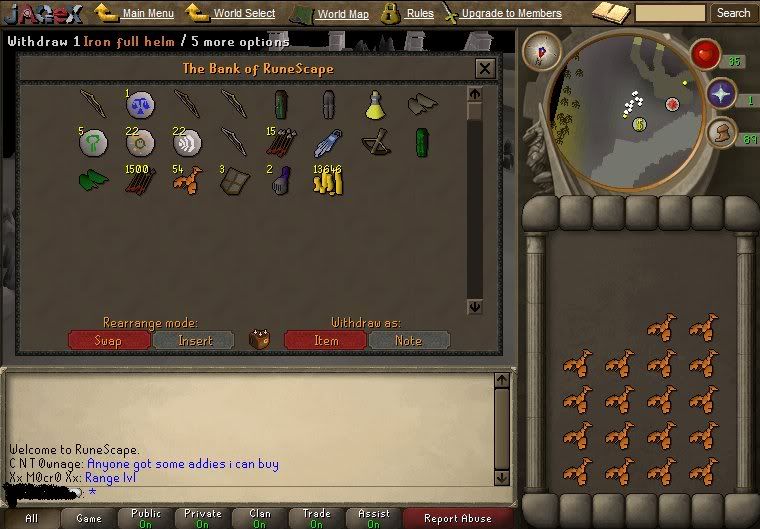
Task: Open the World Map
Action: click(342, 14)
